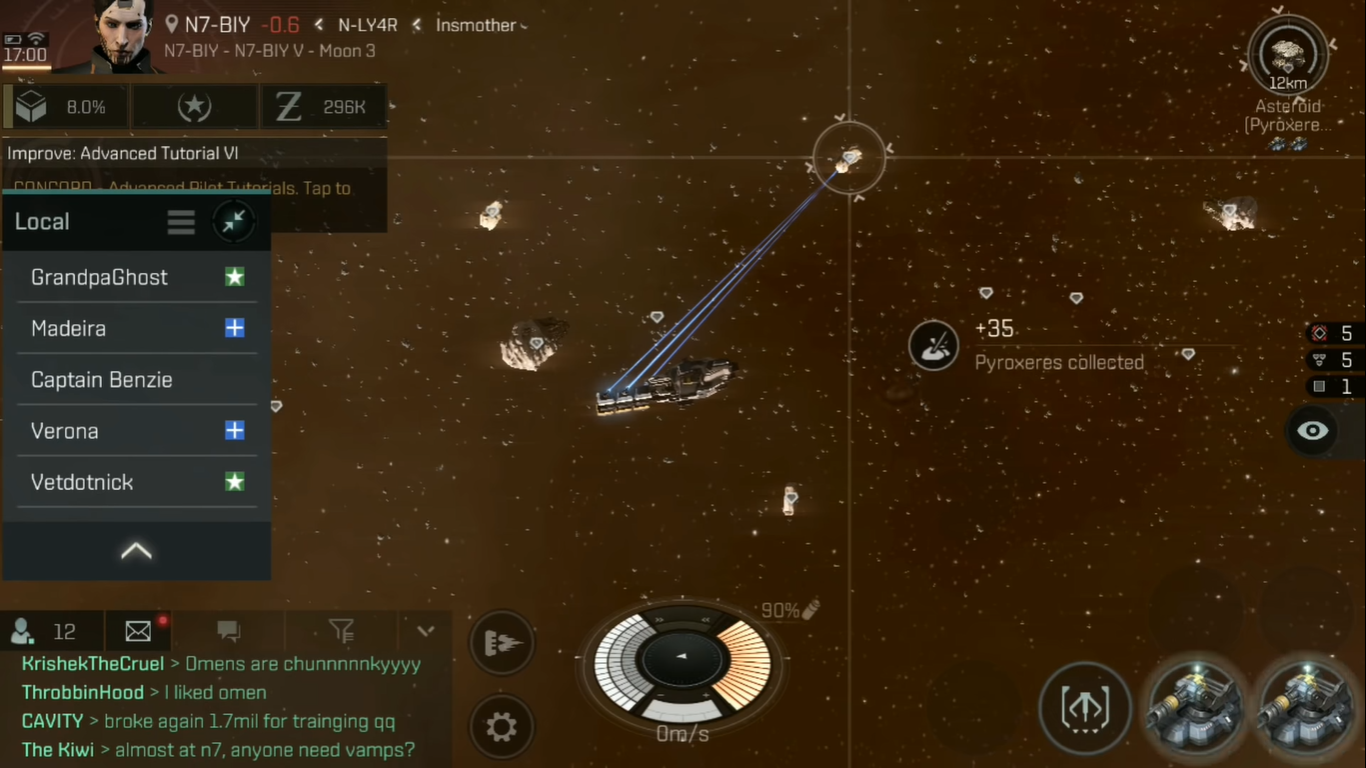This screenshot has height=768, width=1366.
Task: Open the local player count tab
Action: [45, 631]
